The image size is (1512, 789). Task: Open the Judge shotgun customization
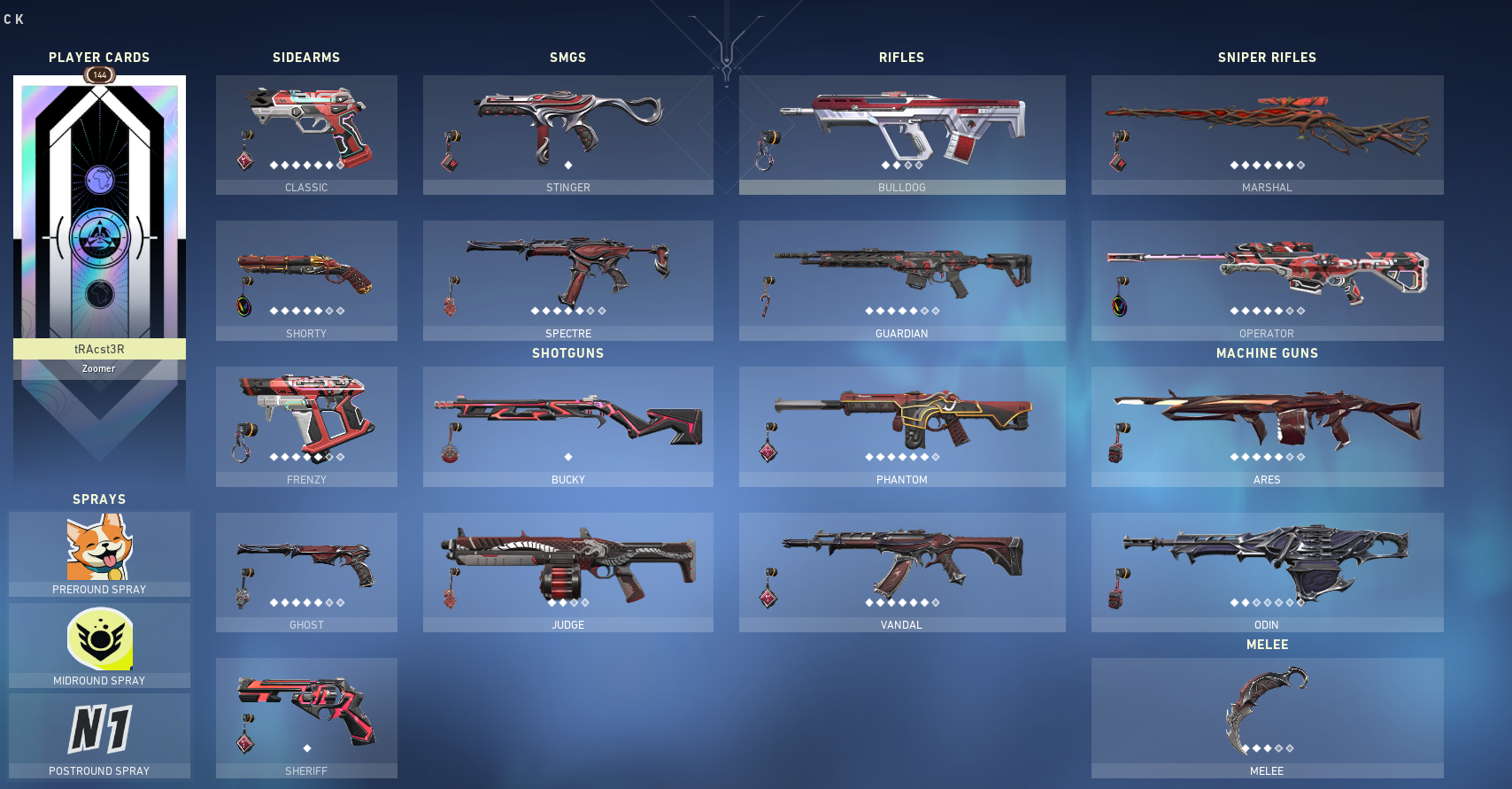point(568,562)
